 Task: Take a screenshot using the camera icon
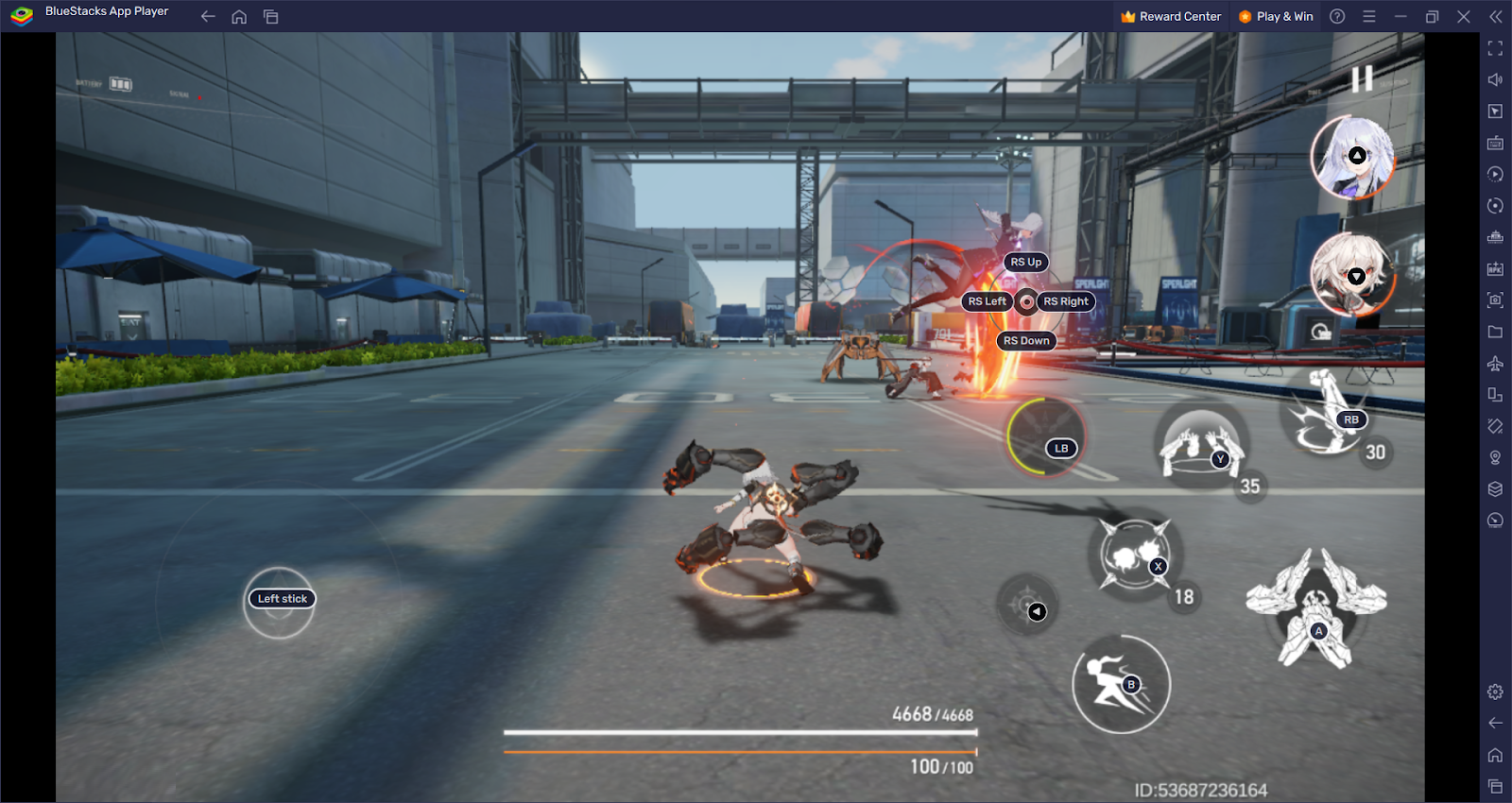click(1496, 300)
